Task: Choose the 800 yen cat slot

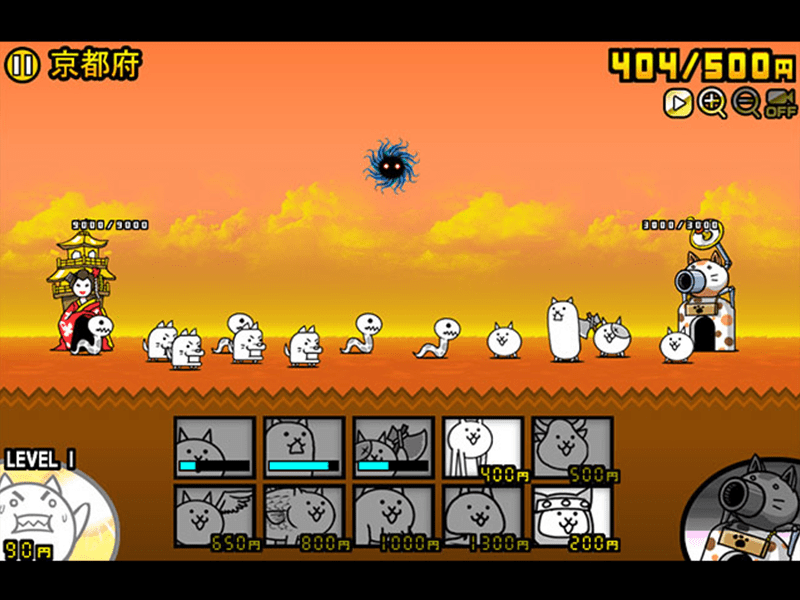Action: pyautogui.click(x=304, y=516)
